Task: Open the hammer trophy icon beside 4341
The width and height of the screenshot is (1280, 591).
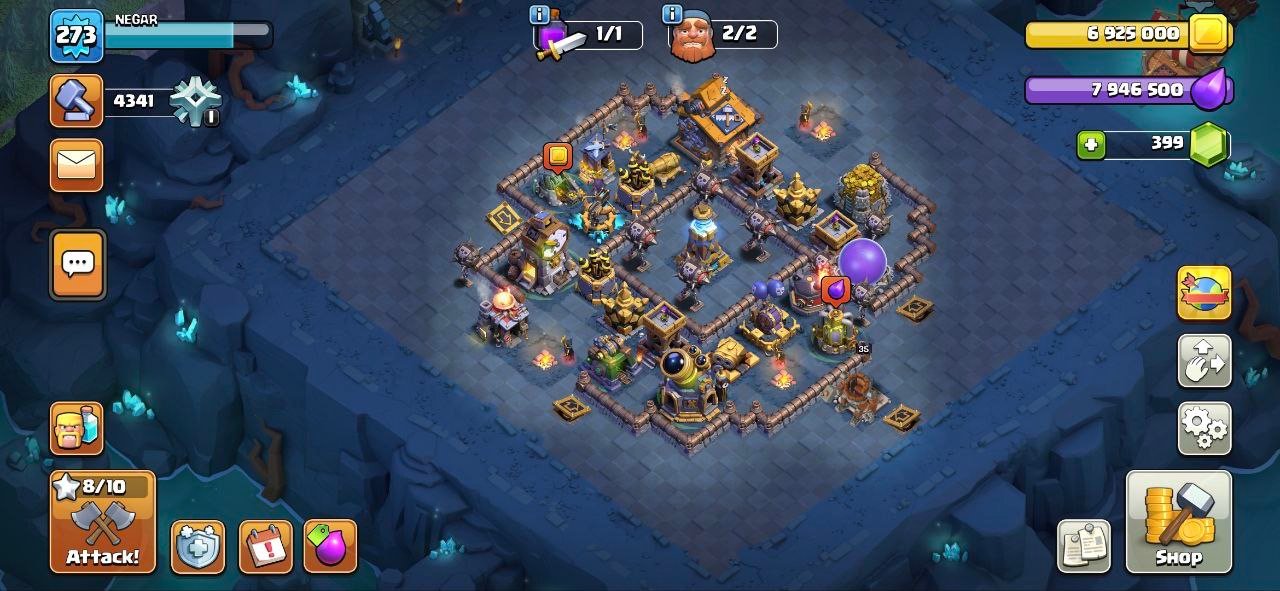Action: pyautogui.click(x=77, y=101)
